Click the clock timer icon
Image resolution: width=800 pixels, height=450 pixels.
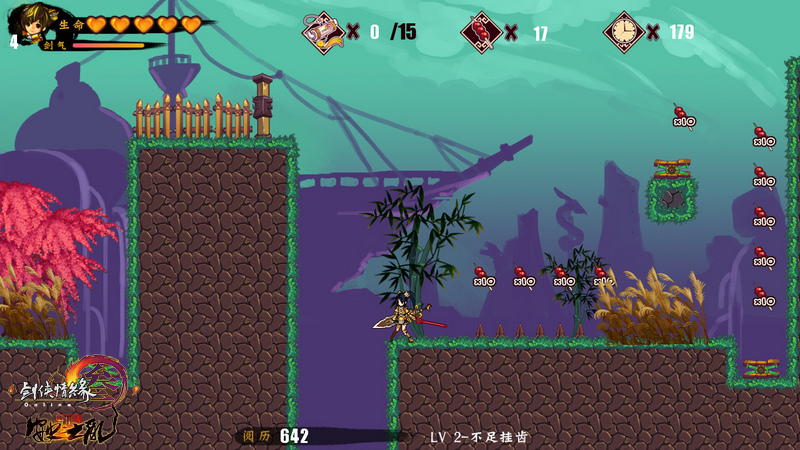point(624,32)
